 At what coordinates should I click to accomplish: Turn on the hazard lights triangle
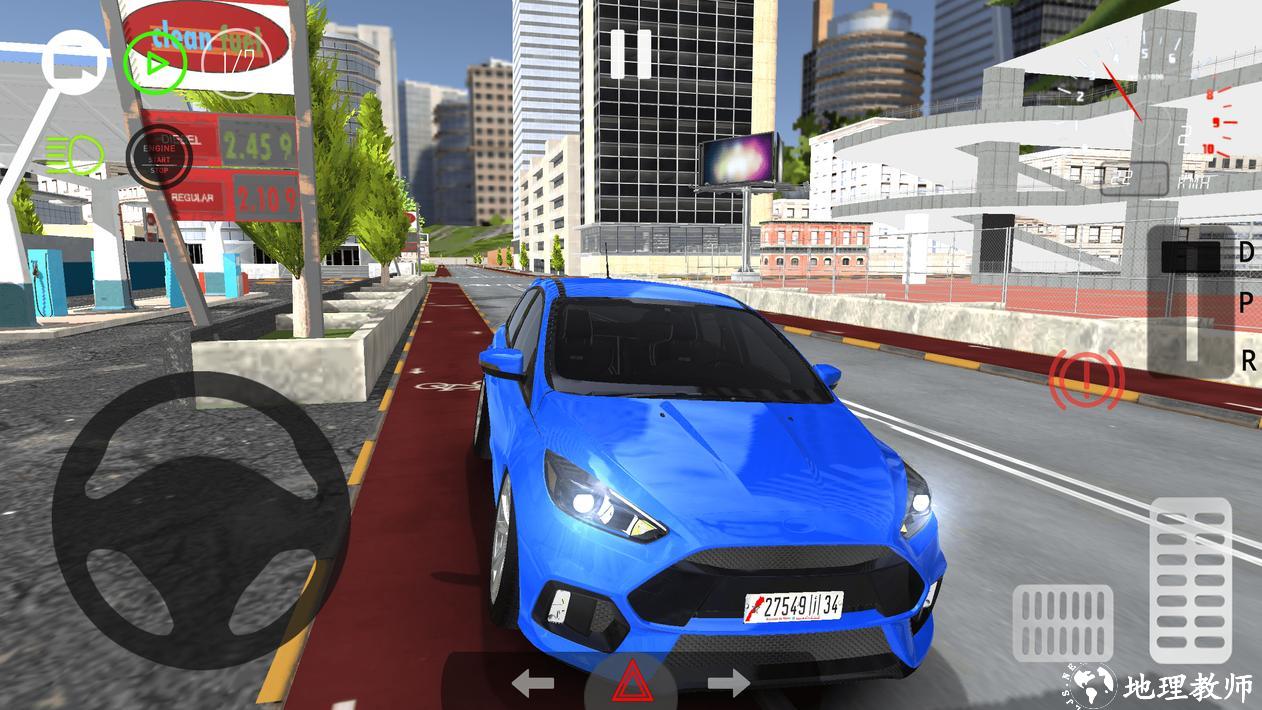coord(631,684)
